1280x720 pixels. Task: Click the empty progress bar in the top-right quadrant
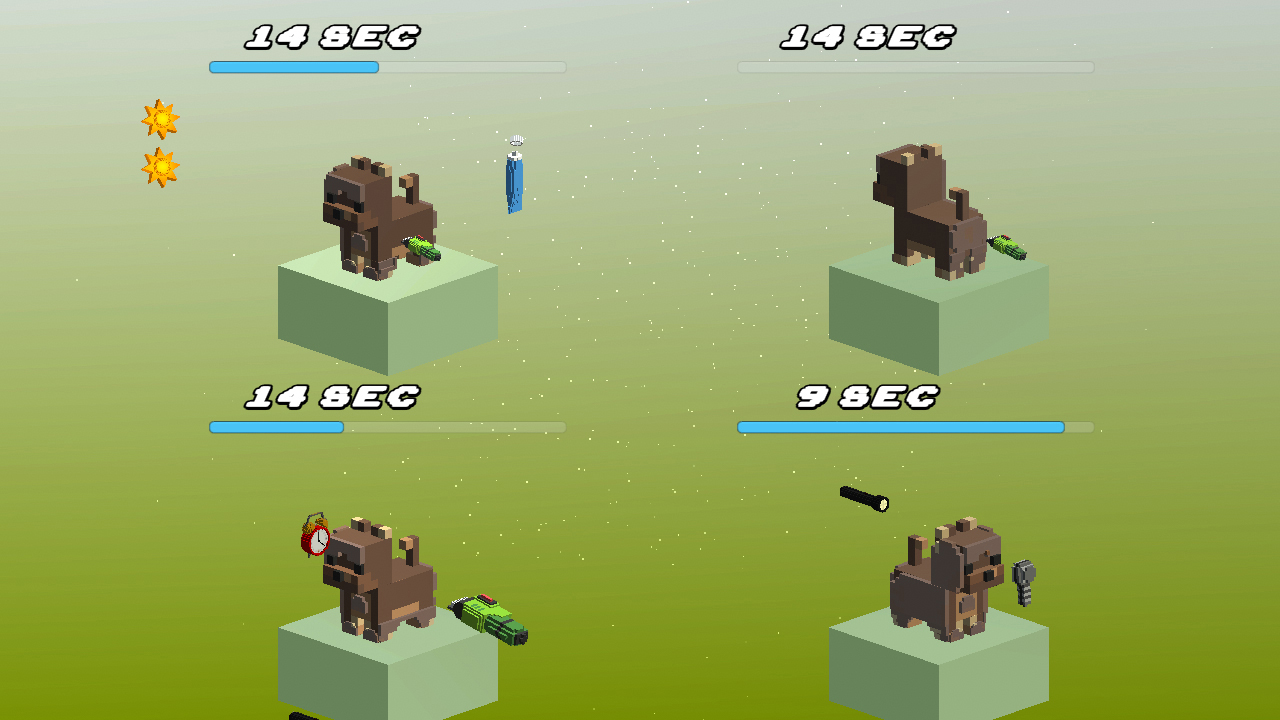click(x=916, y=67)
